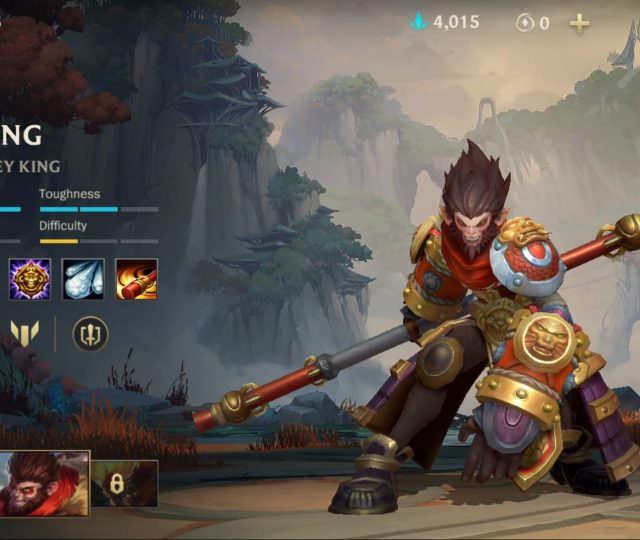The height and width of the screenshot is (540, 640).
Task: Click the circled sword role icon
Action: [90, 333]
